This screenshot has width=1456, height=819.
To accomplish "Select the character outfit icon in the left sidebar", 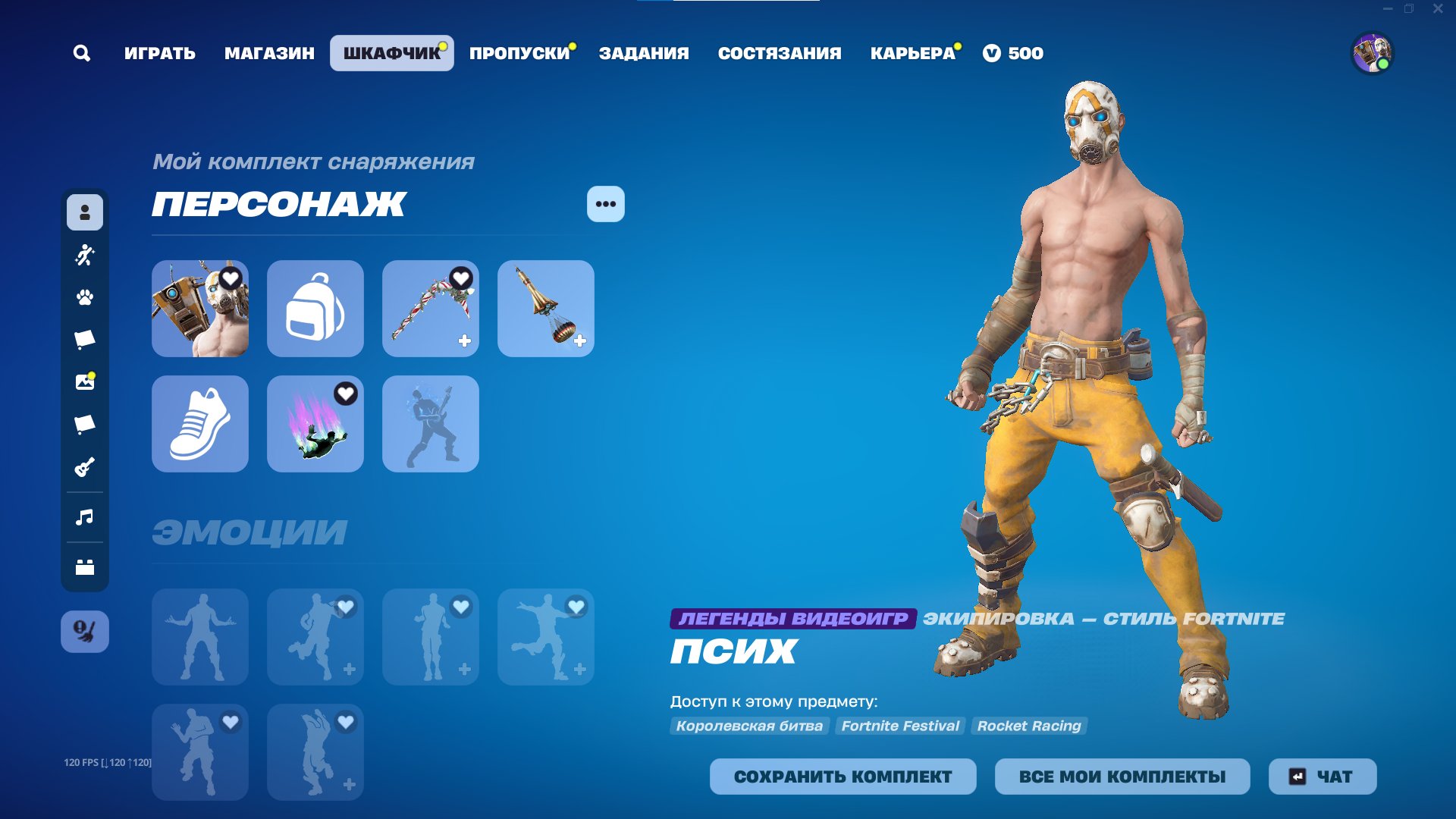I will click(84, 213).
